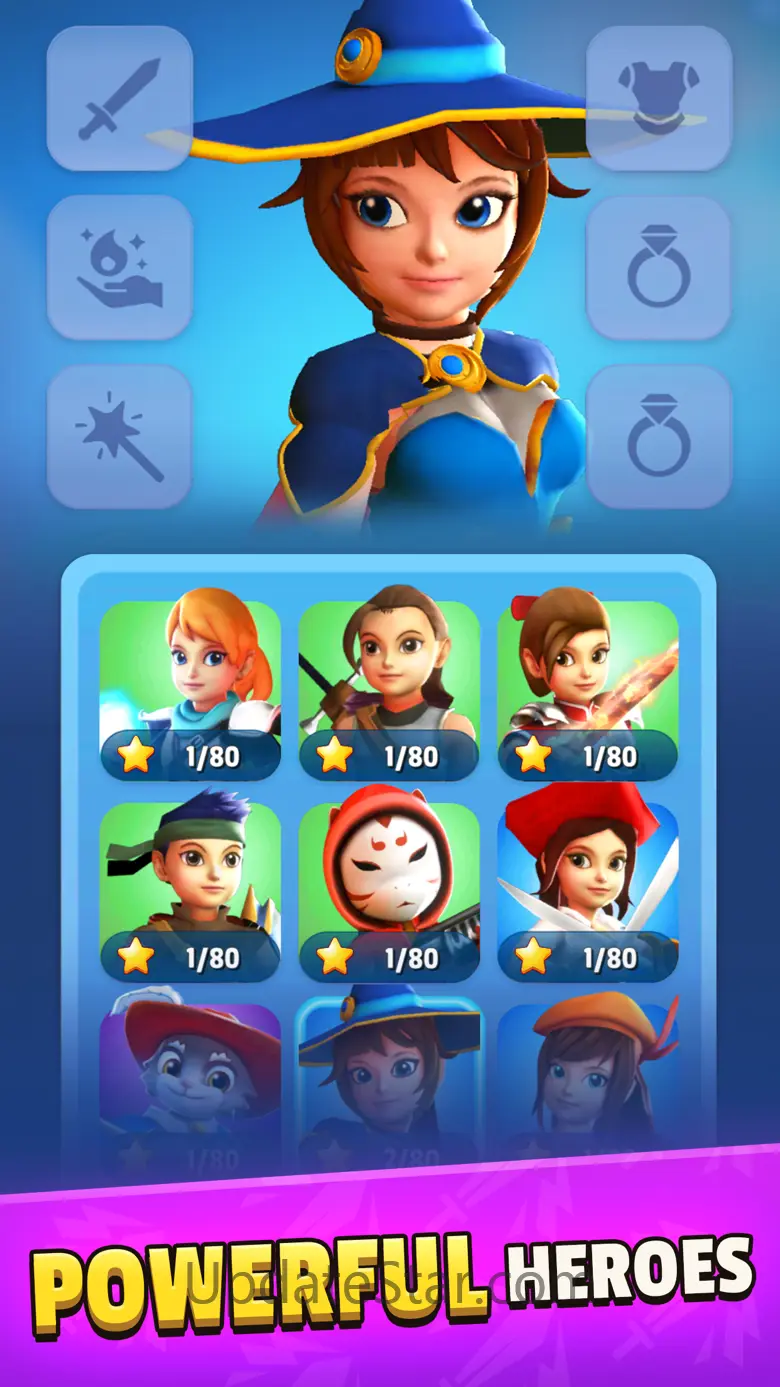The width and height of the screenshot is (780, 1387).
Task: Select the sword weapon equipment slot
Action: click(x=119, y=98)
